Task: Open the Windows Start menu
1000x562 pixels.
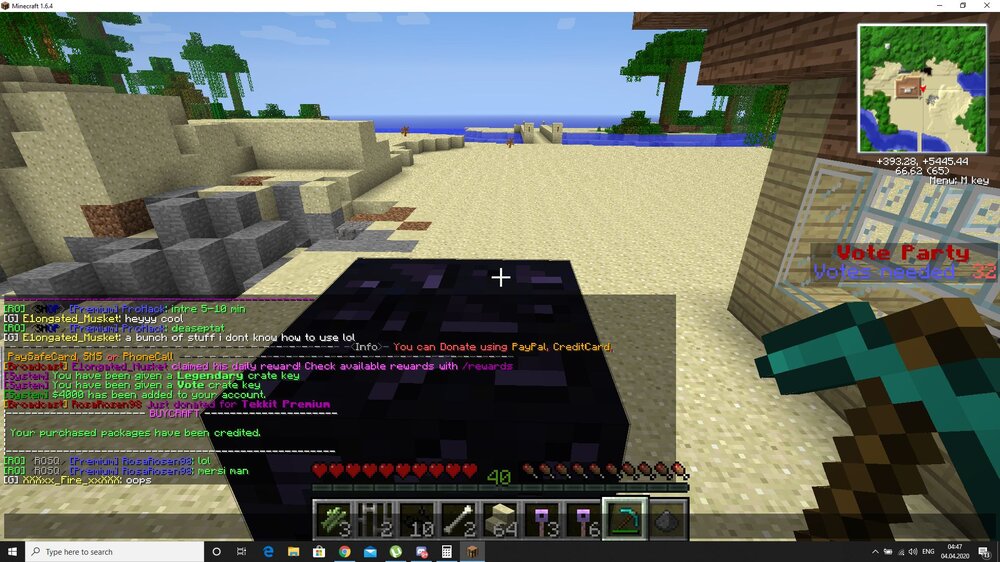Action: click(x=13, y=551)
